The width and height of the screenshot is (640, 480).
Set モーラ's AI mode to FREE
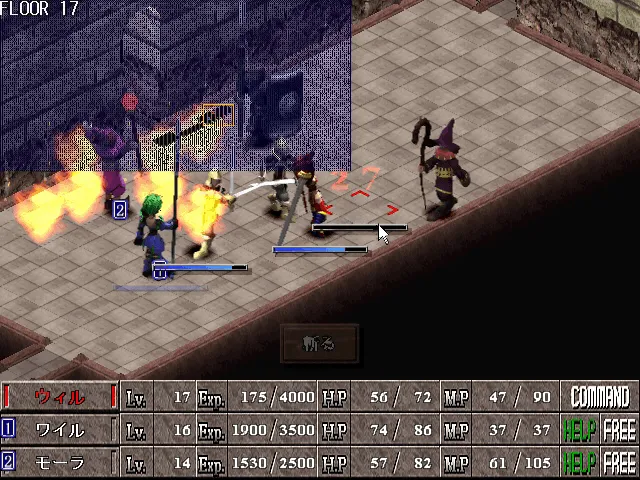click(x=619, y=463)
